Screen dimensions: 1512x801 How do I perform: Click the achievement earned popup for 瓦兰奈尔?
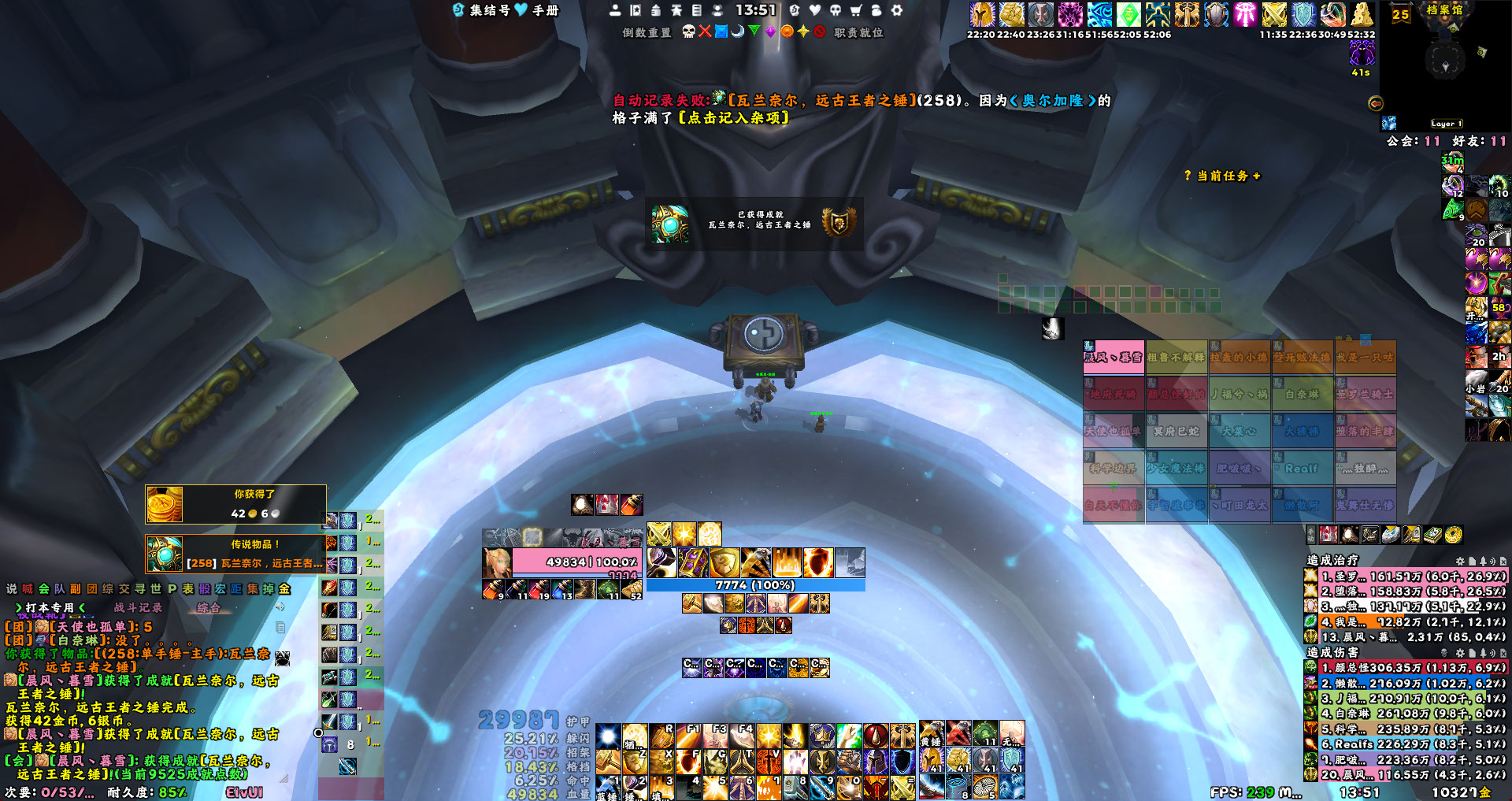[754, 223]
